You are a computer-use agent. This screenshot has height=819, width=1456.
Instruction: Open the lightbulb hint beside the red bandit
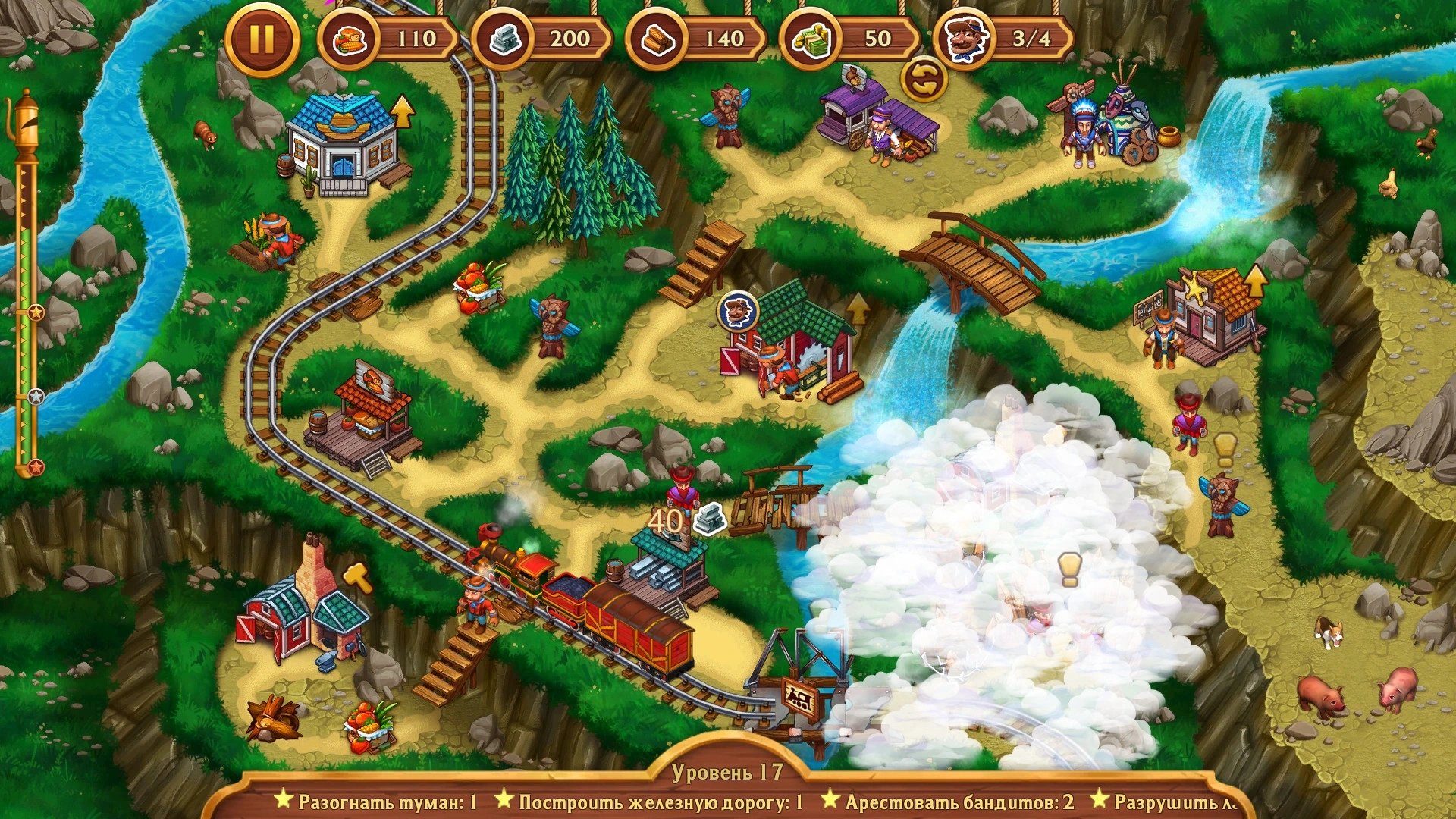(x=1225, y=449)
